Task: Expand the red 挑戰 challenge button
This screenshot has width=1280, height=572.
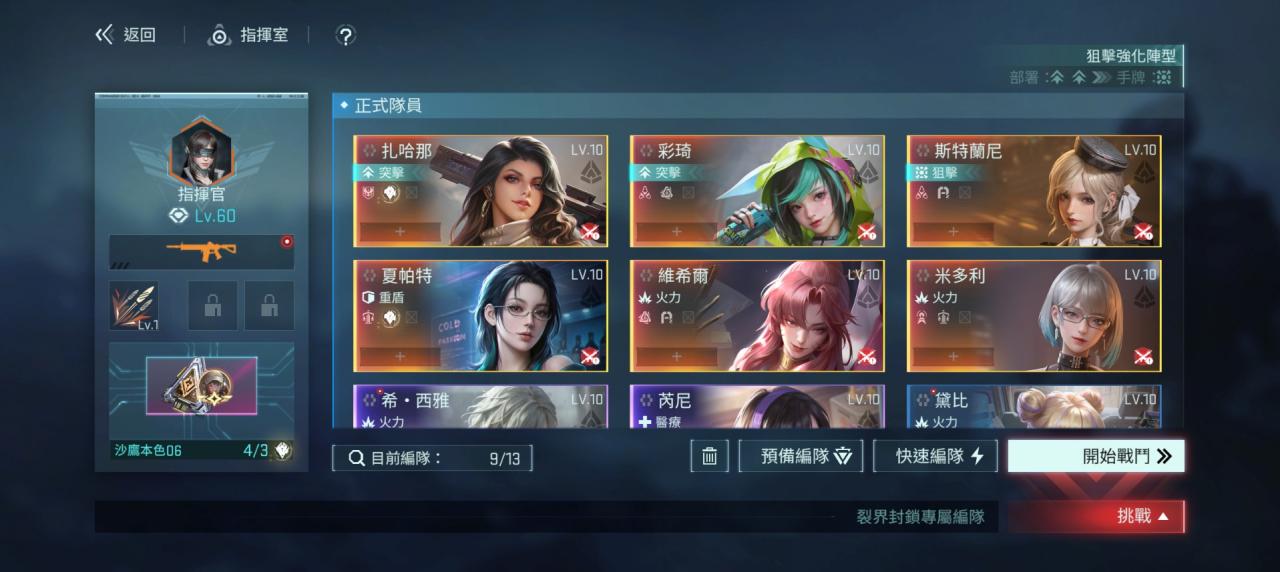Action: tap(1097, 517)
